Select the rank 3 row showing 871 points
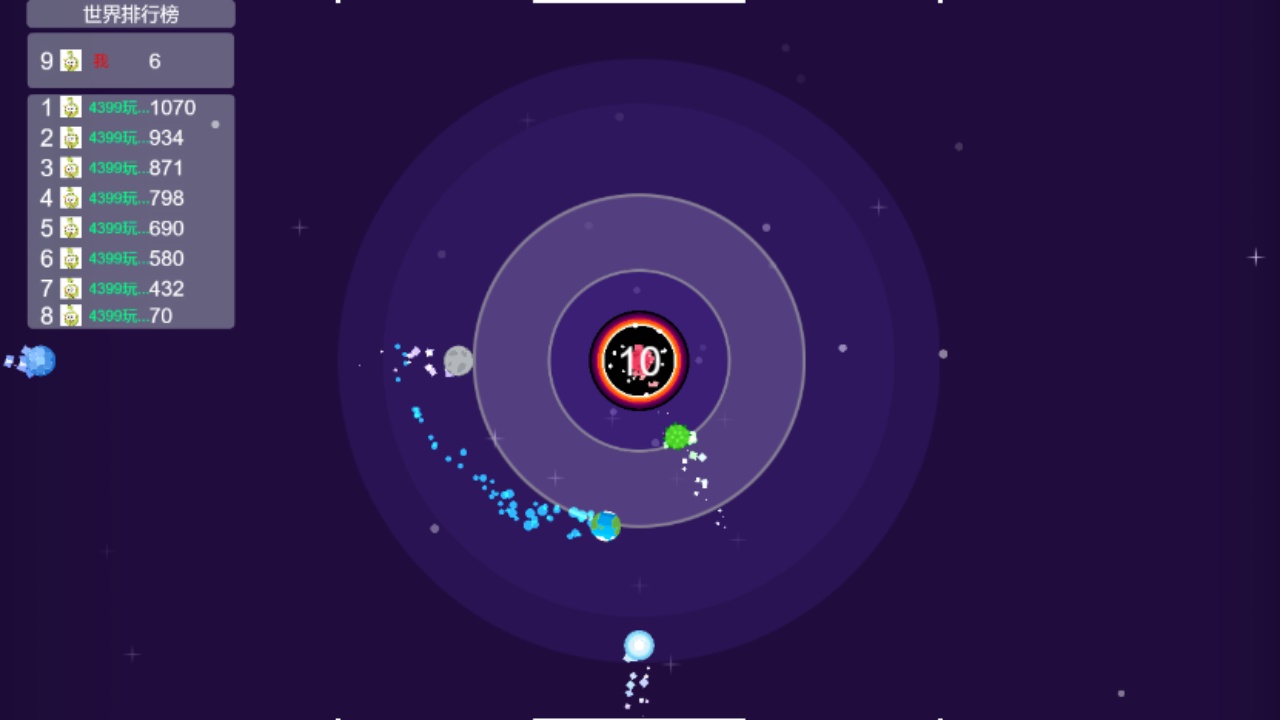 coord(130,168)
